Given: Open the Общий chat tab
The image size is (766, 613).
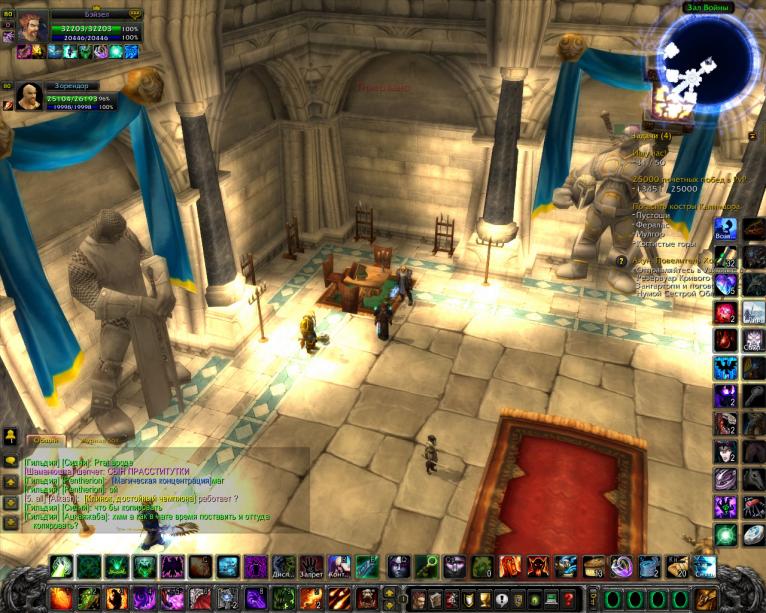Looking at the screenshot, I should (46, 439).
